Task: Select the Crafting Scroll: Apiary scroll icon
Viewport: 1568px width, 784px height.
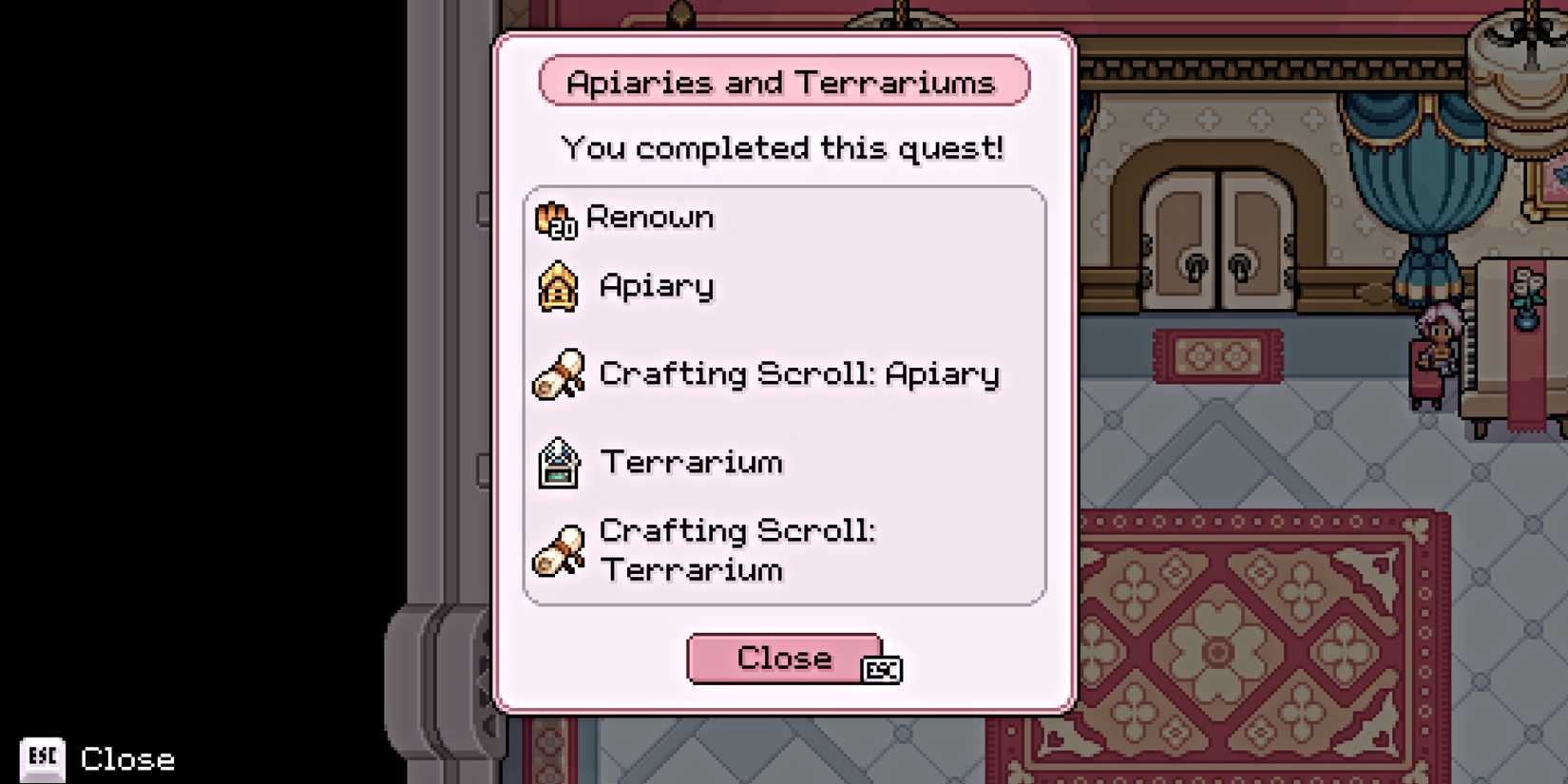Action: tap(559, 375)
